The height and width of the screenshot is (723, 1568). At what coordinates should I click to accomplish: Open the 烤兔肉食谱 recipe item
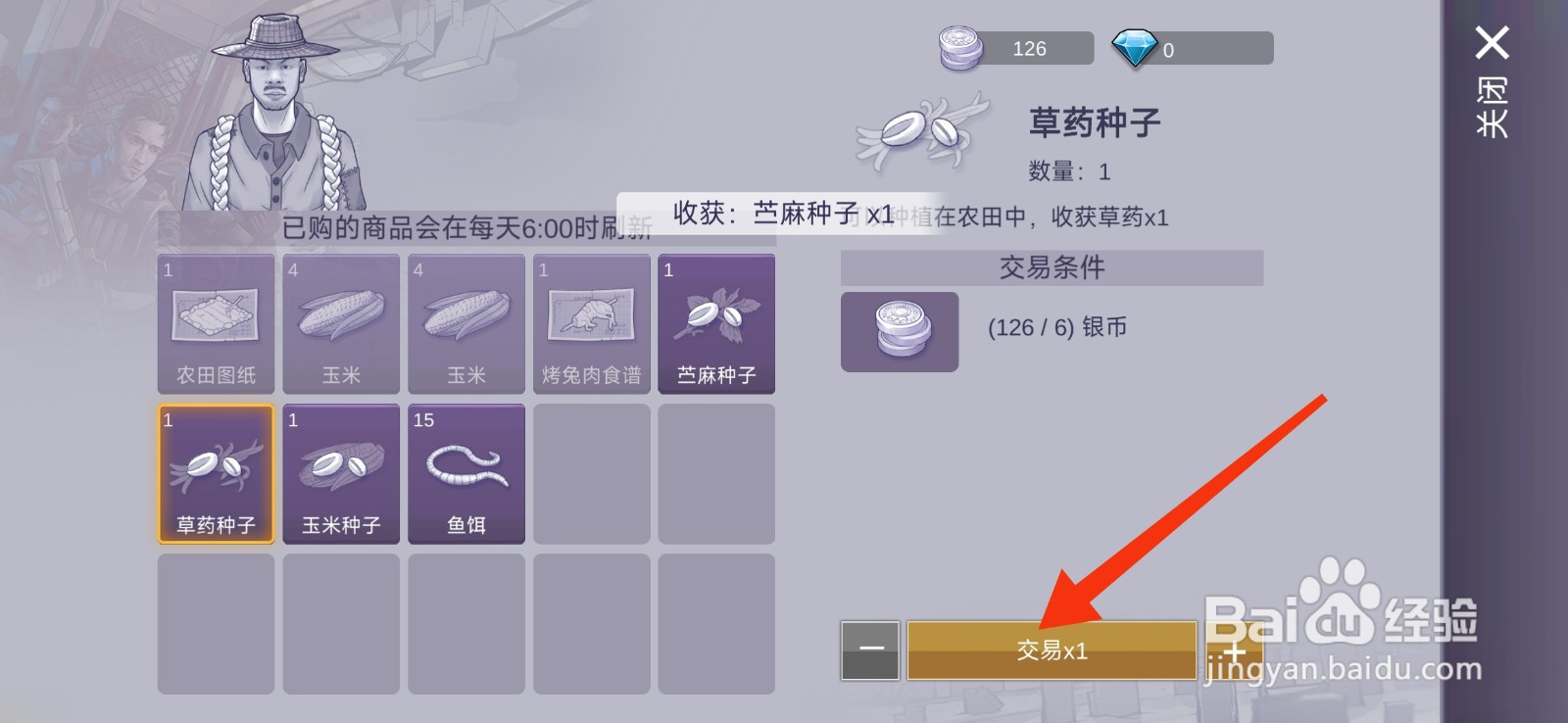tap(591, 323)
